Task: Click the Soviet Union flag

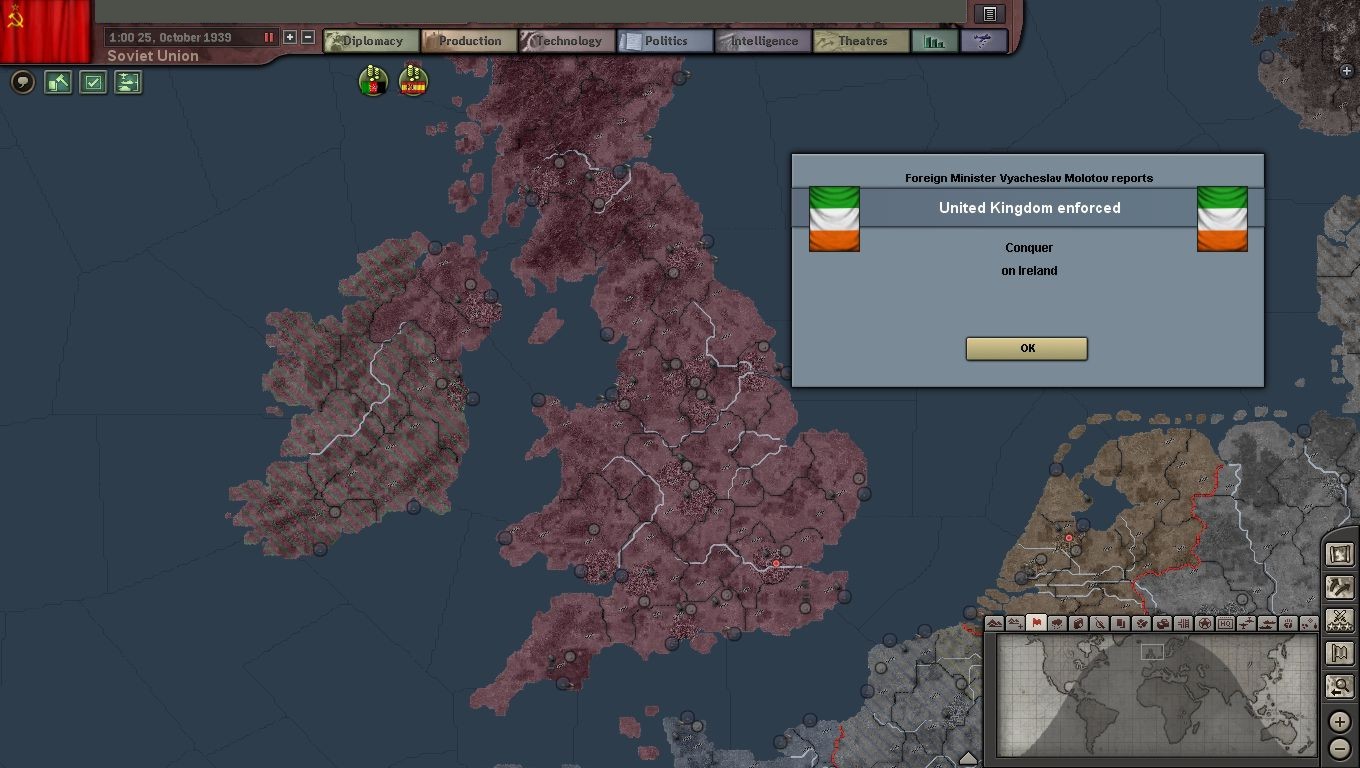Action: (x=45, y=30)
